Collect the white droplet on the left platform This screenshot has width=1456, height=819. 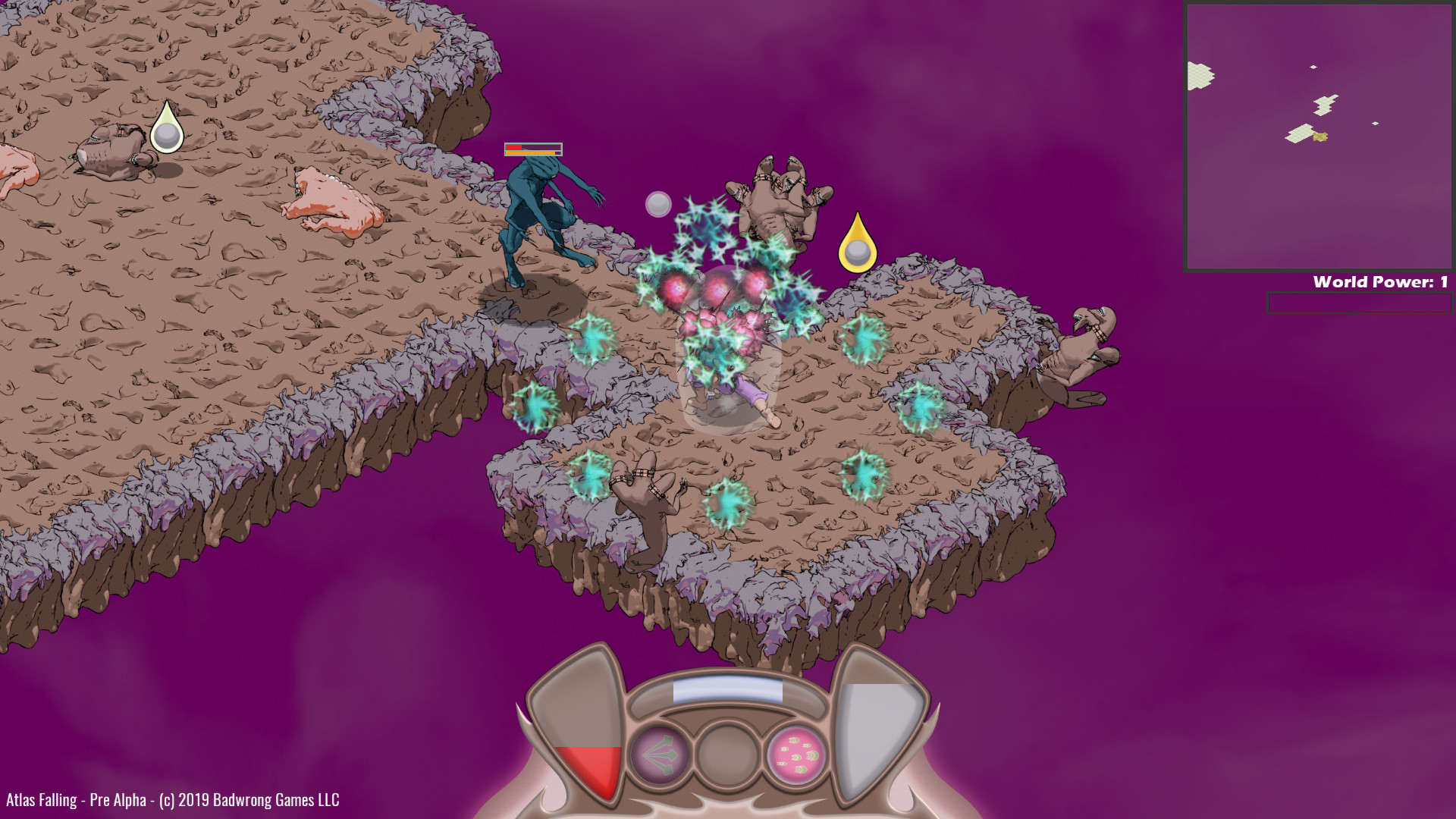(x=167, y=129)
